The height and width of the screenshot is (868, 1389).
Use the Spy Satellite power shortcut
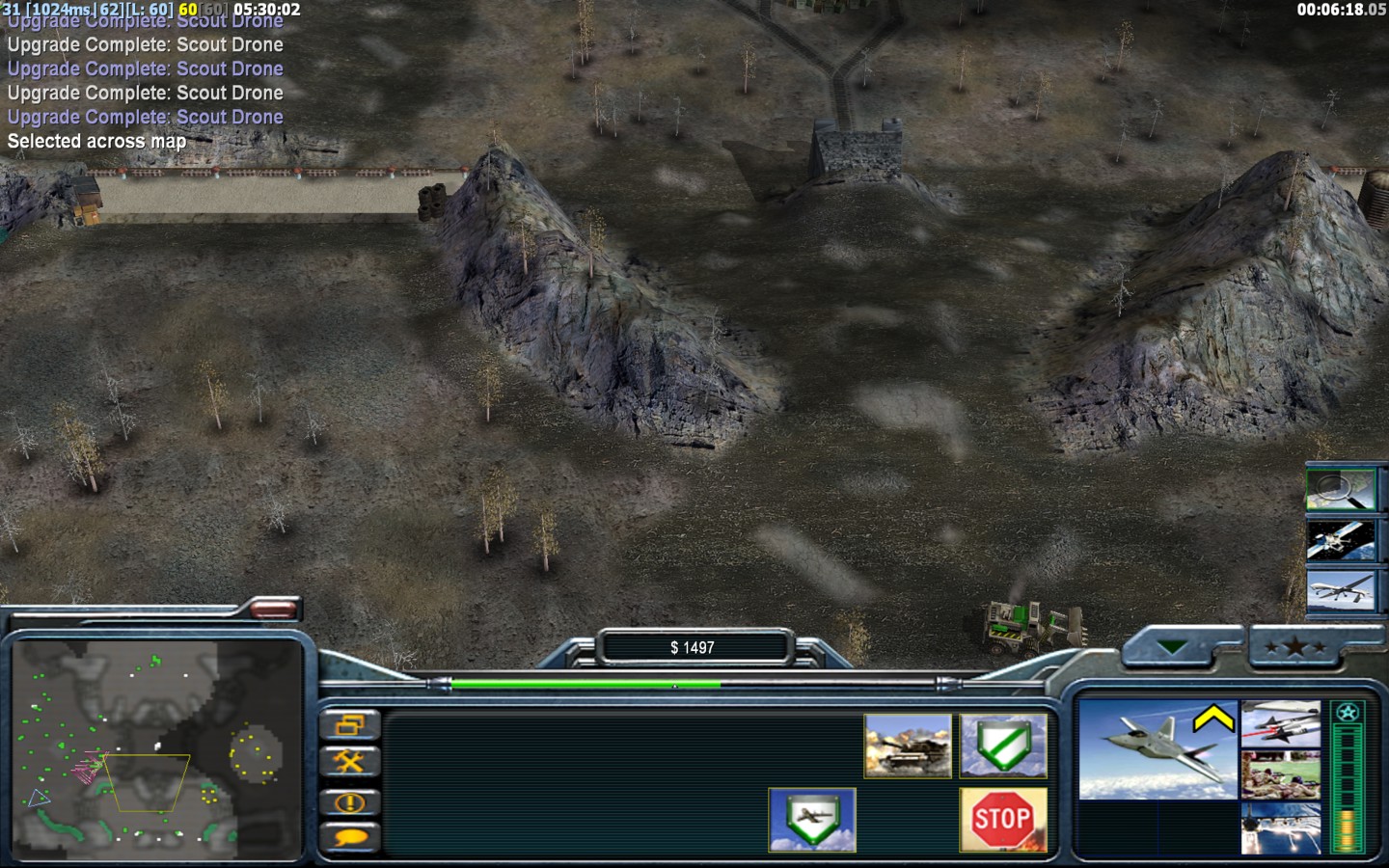pos(1340,540)
